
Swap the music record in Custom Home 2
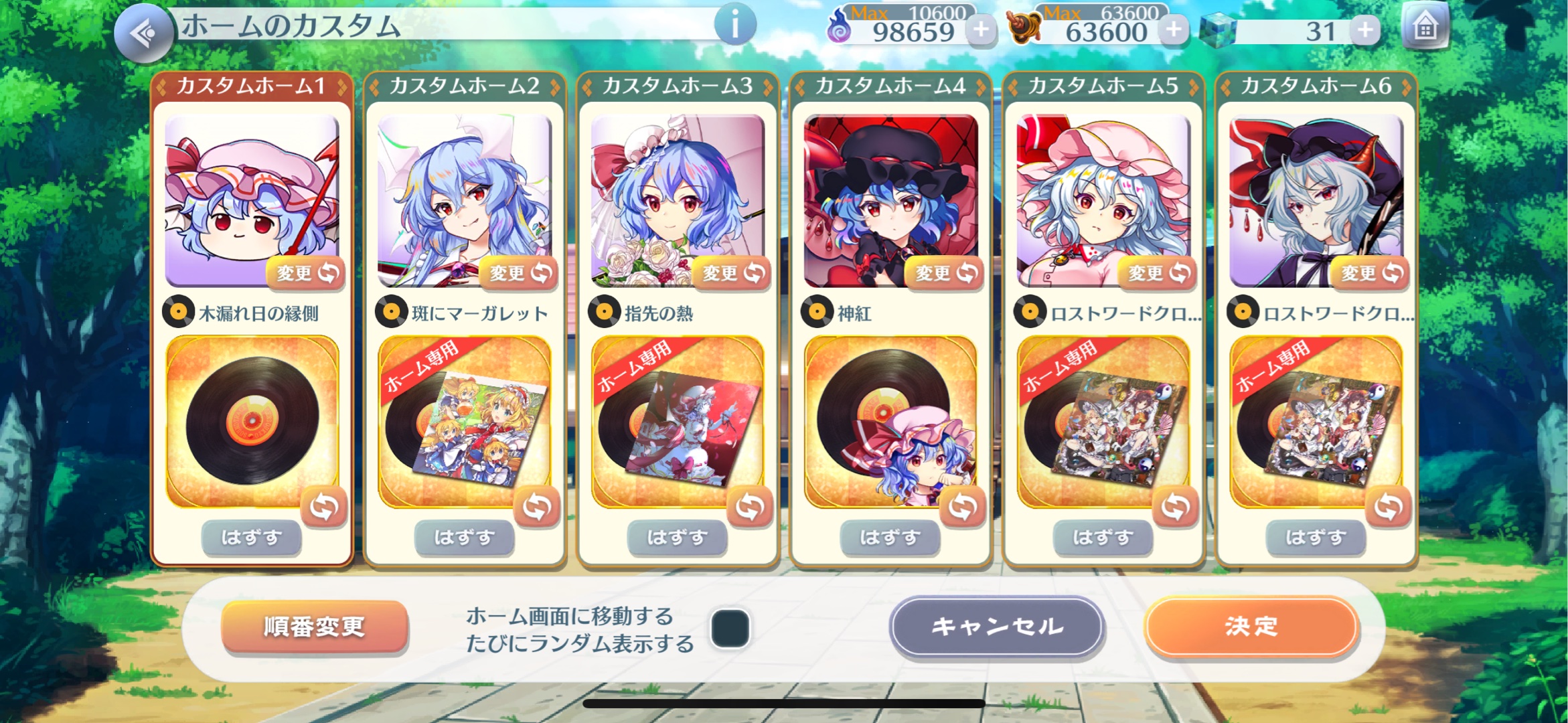pyautogui.click(x=536, y=507)
